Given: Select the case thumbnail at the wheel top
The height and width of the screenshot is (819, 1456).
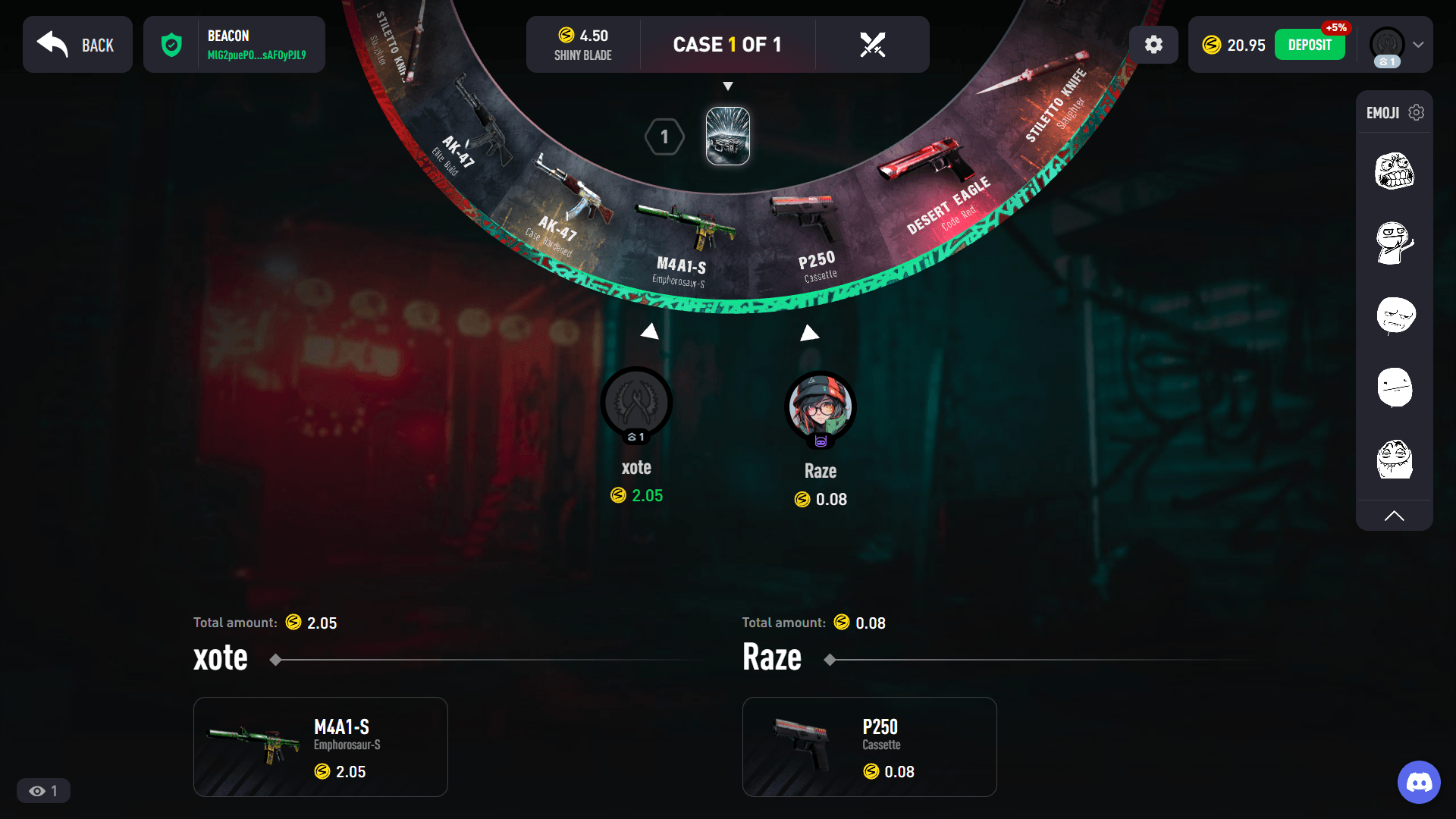Looking at the screenshot, I should 727,136.
